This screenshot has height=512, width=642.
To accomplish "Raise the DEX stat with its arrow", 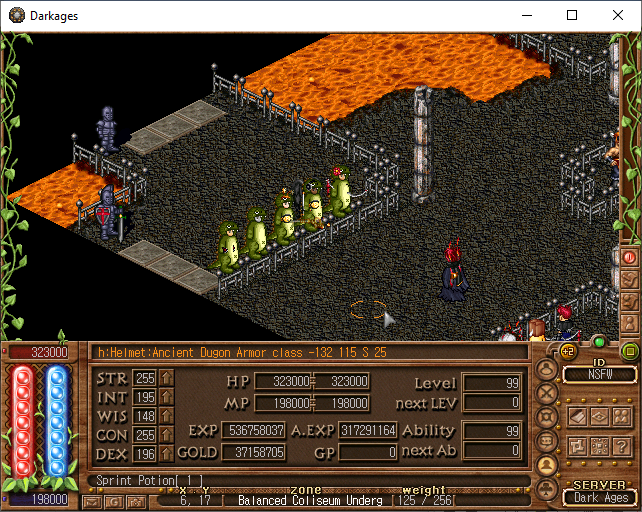I will click(x=167, y=455).
